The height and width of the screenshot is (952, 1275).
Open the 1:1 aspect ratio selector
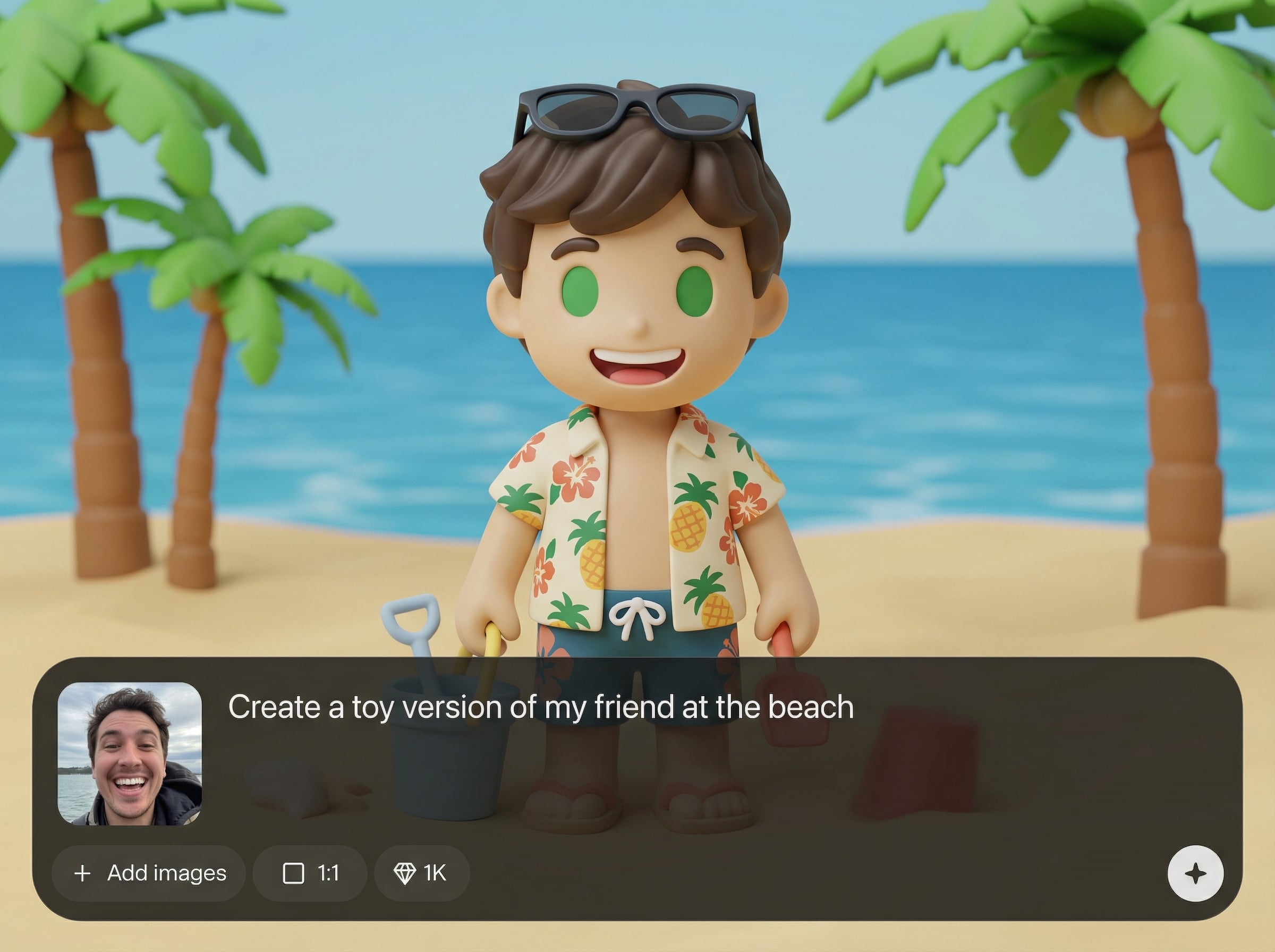click(310, 873)
